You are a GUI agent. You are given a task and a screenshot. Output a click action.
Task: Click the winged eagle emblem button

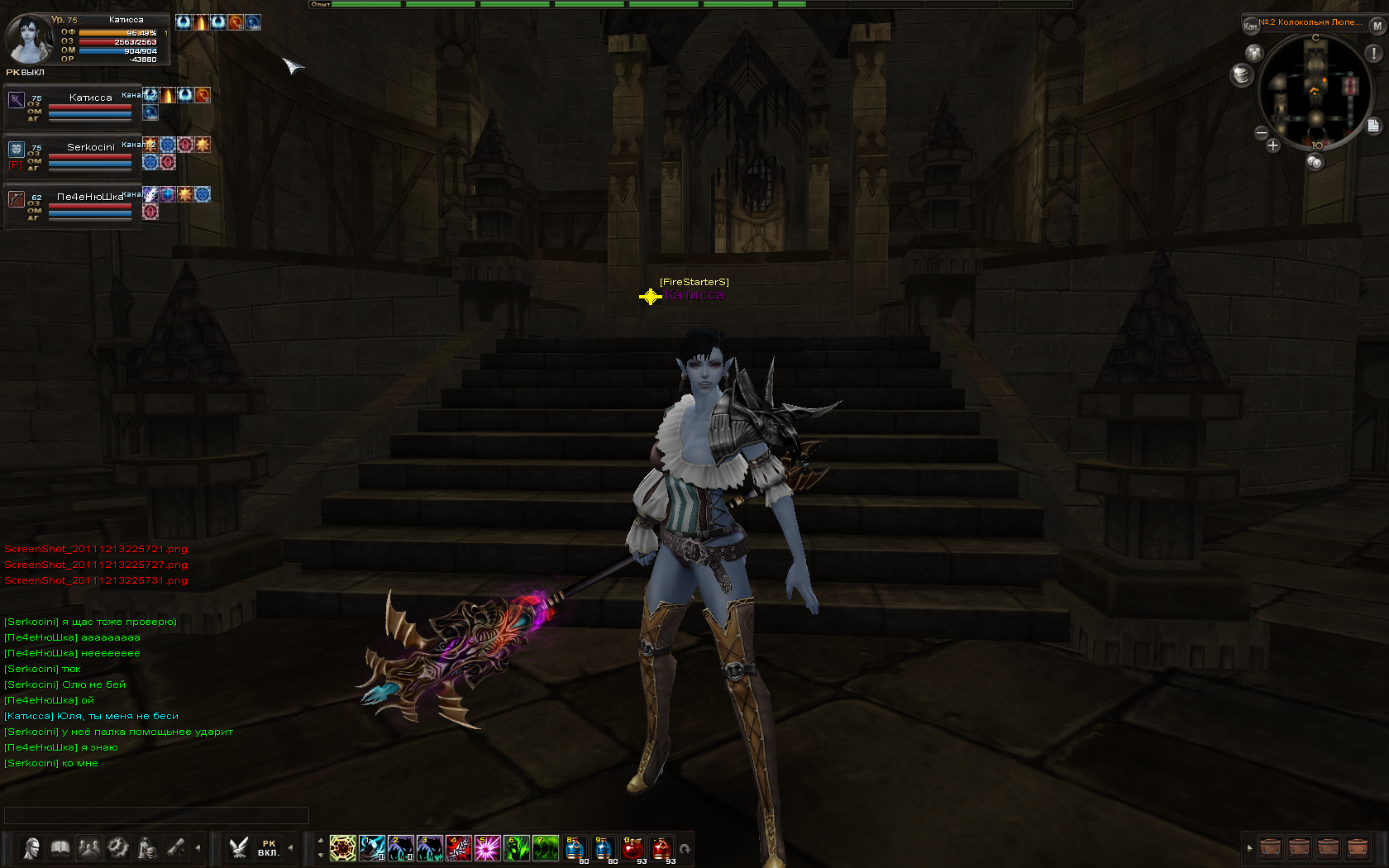pyautogui.click(x=239, y=848)
